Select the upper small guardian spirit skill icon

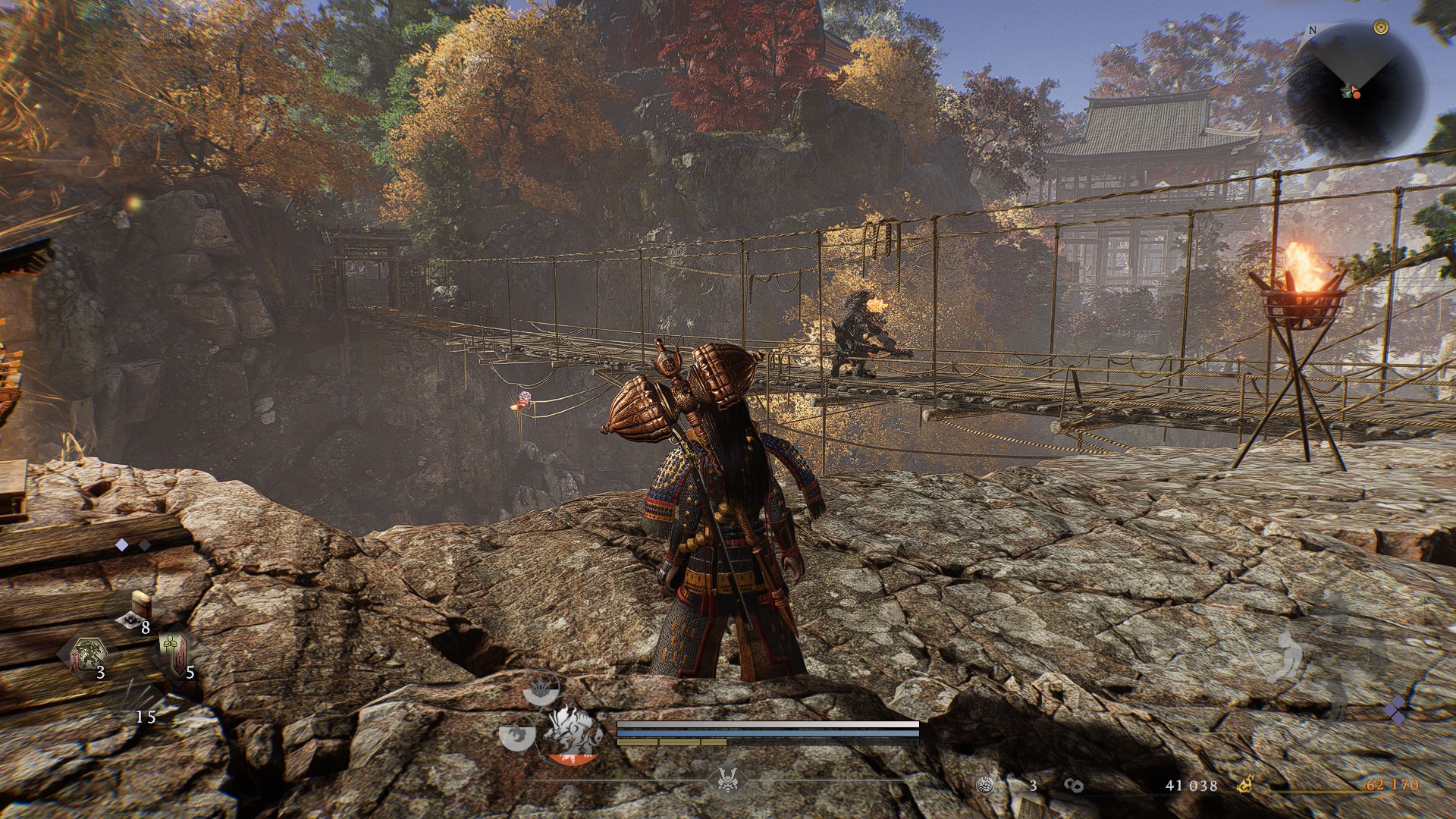pos(542,688)
